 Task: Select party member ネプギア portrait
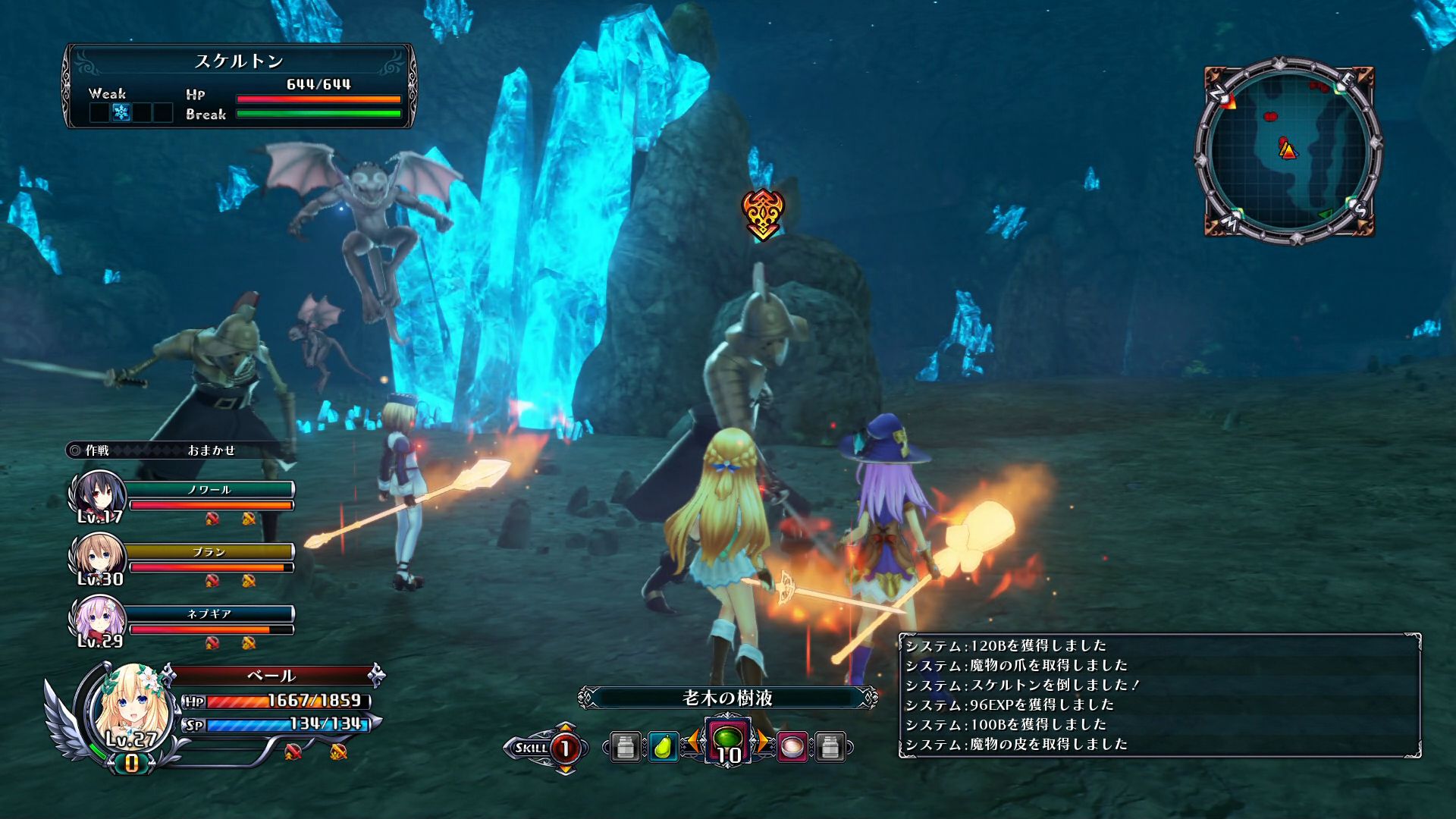coord(97,620)
